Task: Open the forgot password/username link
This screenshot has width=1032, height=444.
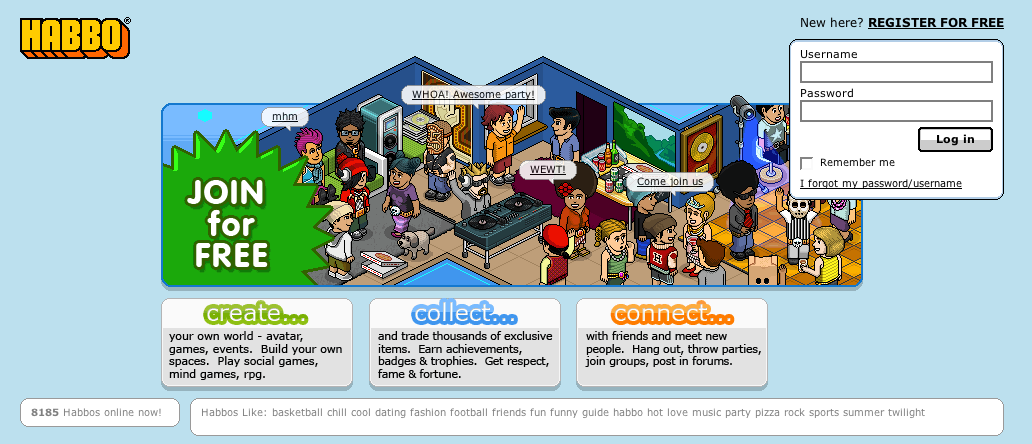Action: click(881, 184)
